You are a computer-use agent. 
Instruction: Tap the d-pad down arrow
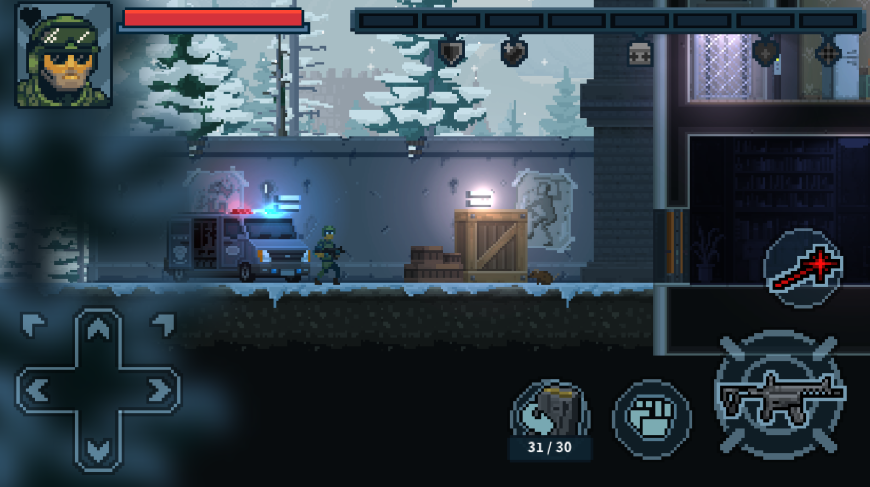(98, 448)
